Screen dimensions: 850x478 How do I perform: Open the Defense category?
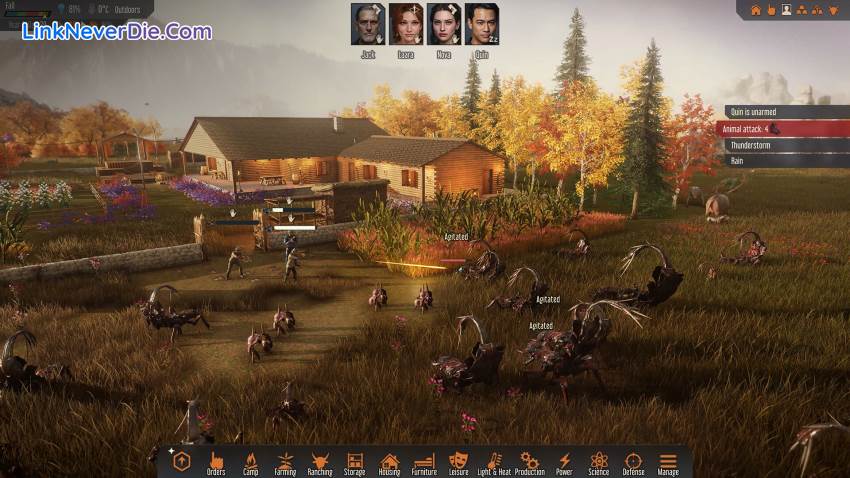pyautogui.click(x=633, y=461)
